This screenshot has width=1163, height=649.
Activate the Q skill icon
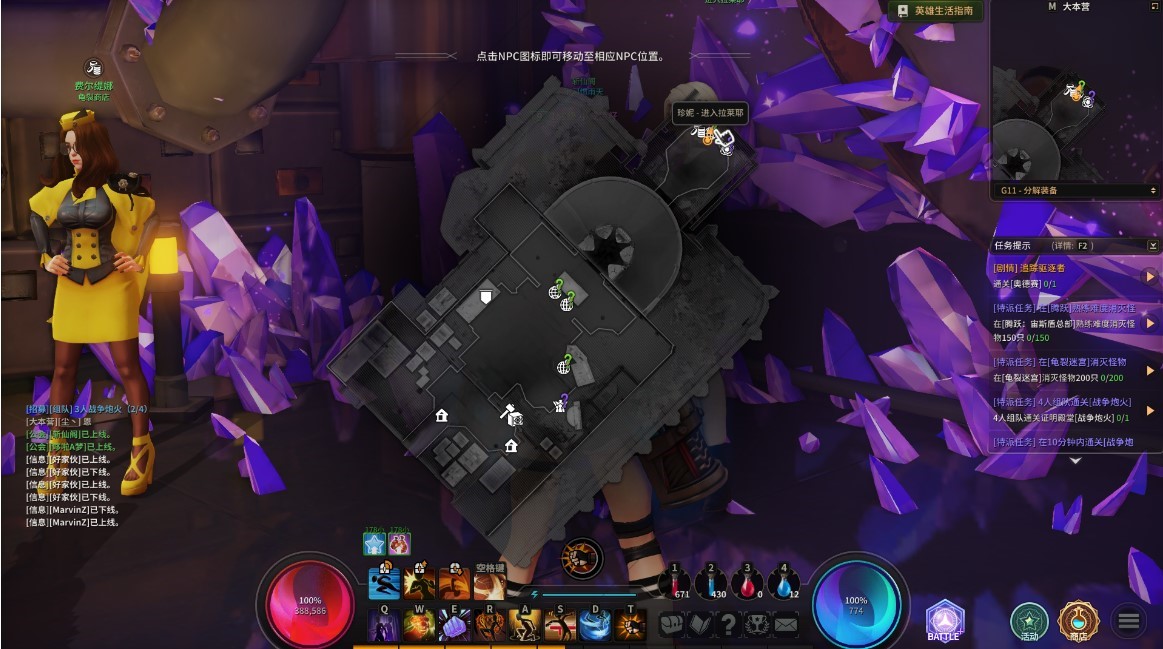click(384, 625)
